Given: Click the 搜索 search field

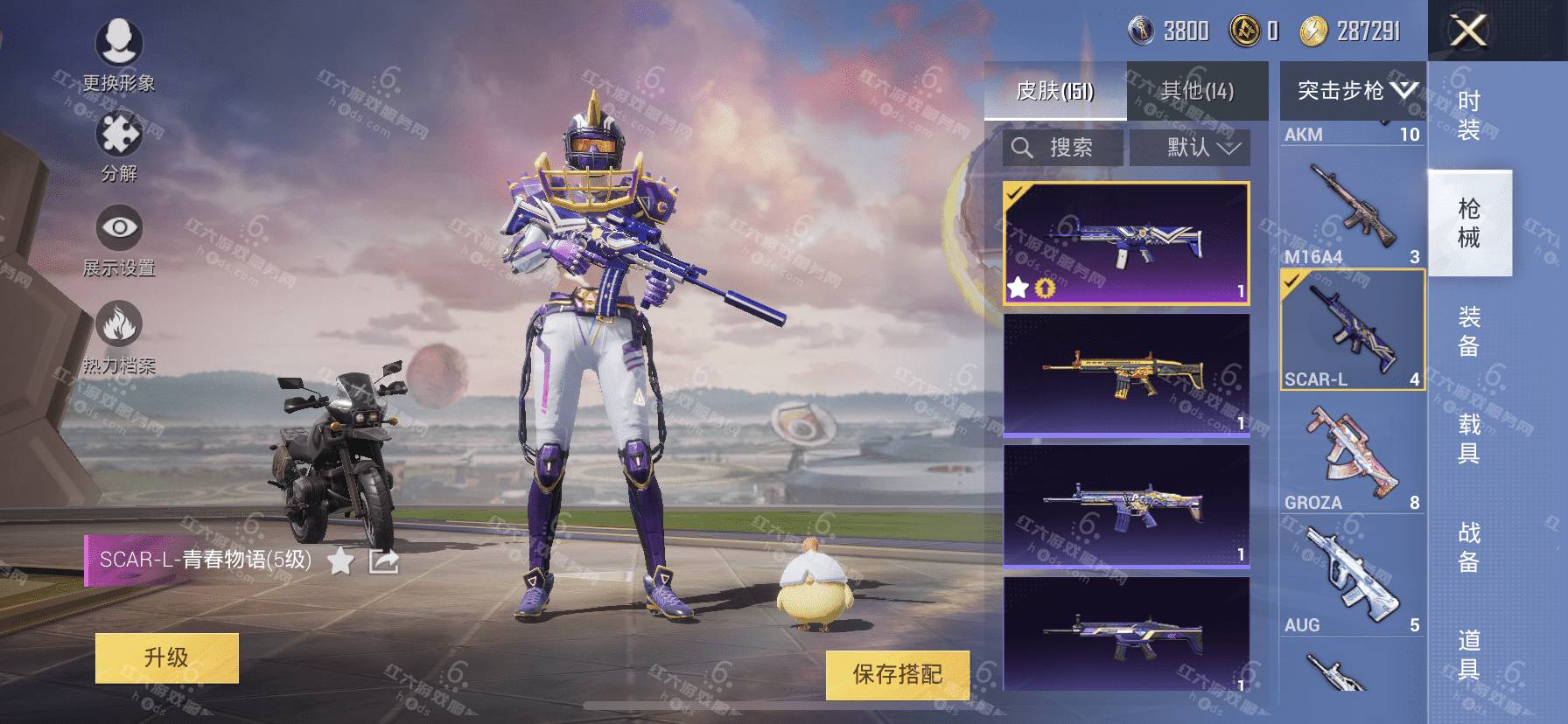Looking at the screenshot, I should coord(1063,148).
